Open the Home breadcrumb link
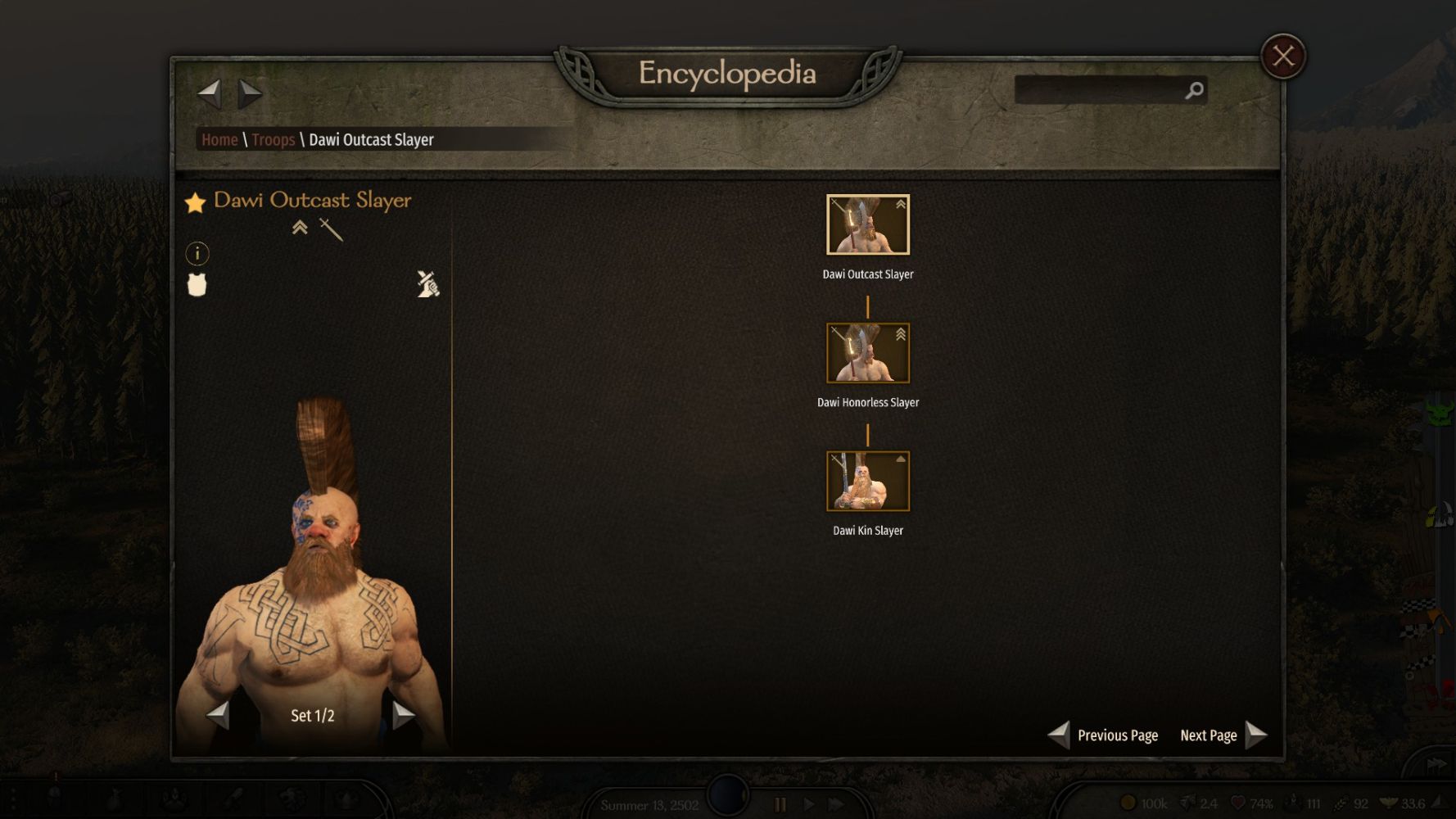 click(x=219, y=140)
